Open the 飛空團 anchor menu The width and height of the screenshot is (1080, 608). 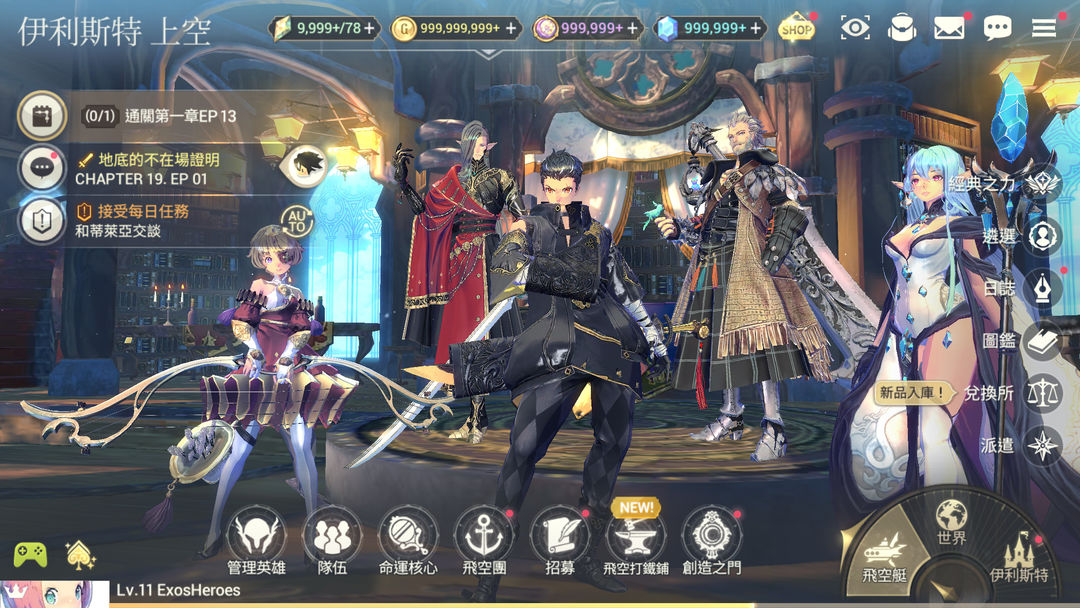[484, 537]
